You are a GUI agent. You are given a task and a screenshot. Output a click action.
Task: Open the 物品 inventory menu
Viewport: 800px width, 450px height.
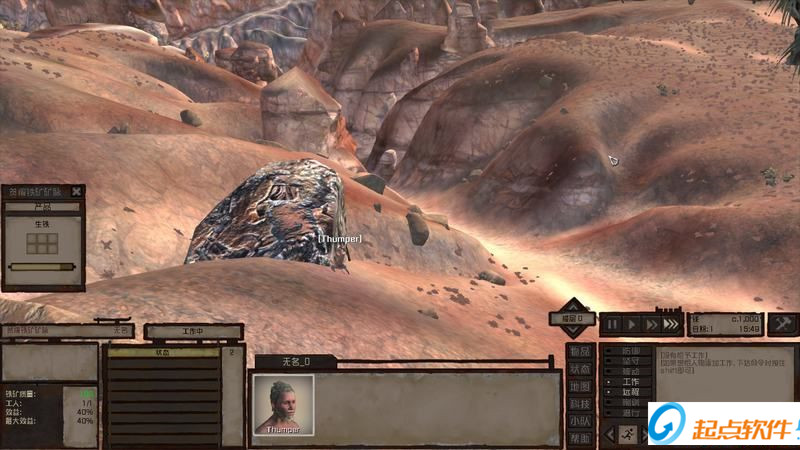[x=579, y=351]
